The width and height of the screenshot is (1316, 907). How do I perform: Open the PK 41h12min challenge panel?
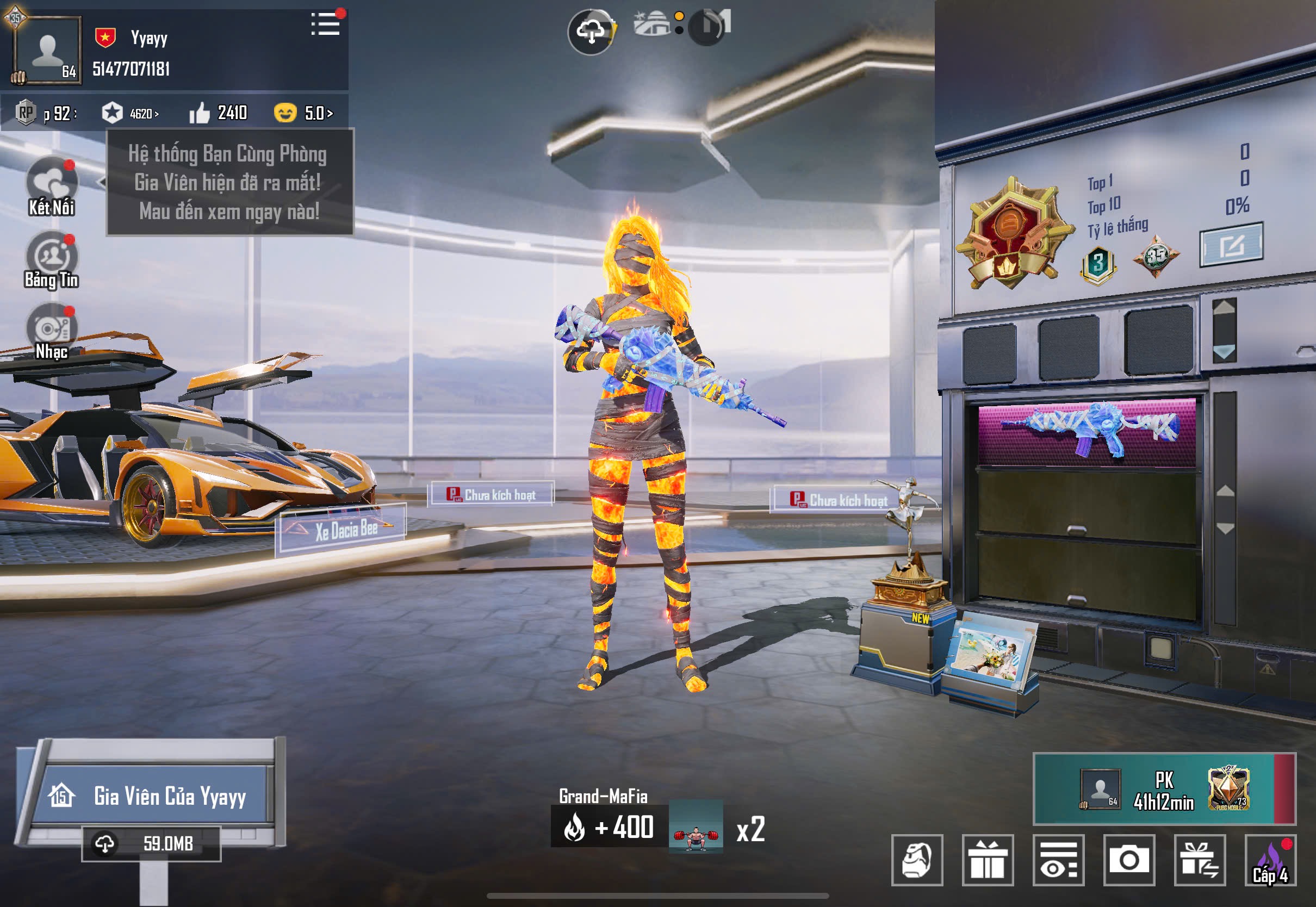pos(1163,789)
